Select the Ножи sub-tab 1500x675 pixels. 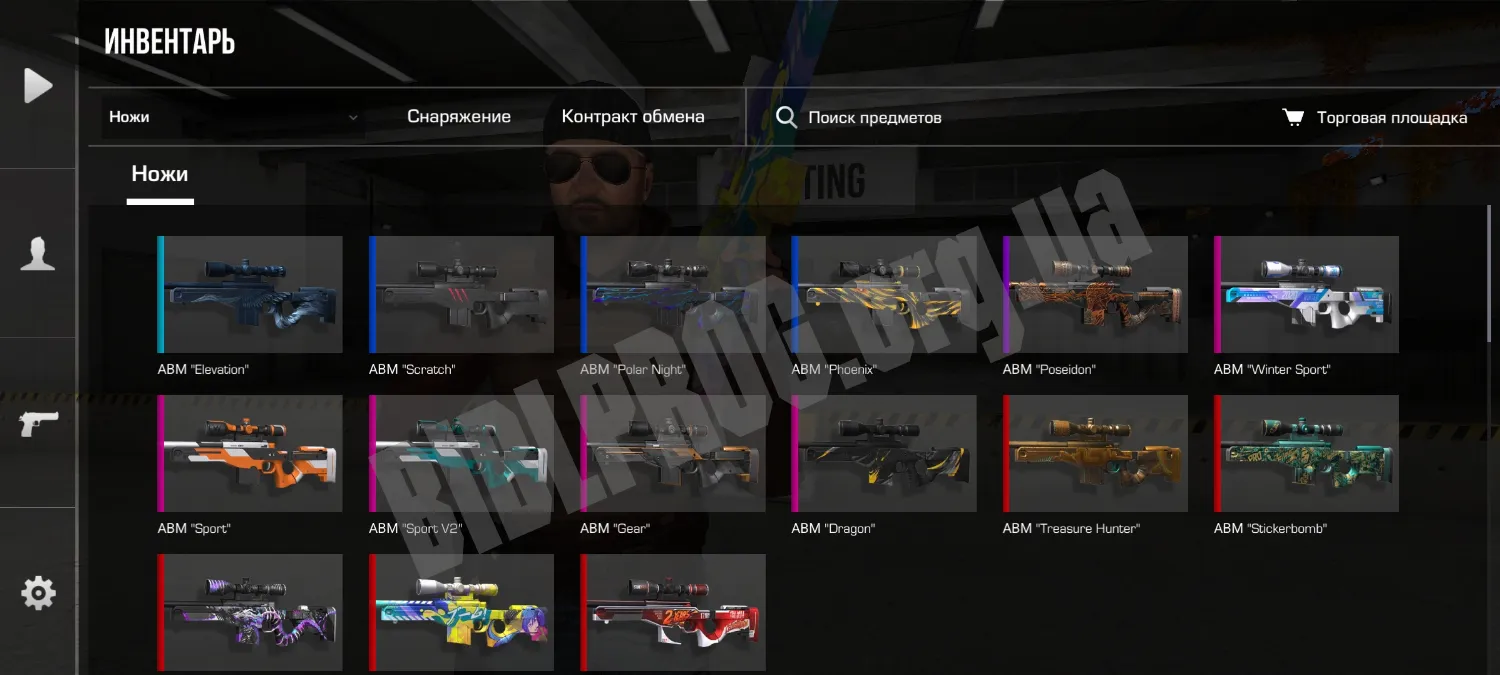tap(160, 175)
